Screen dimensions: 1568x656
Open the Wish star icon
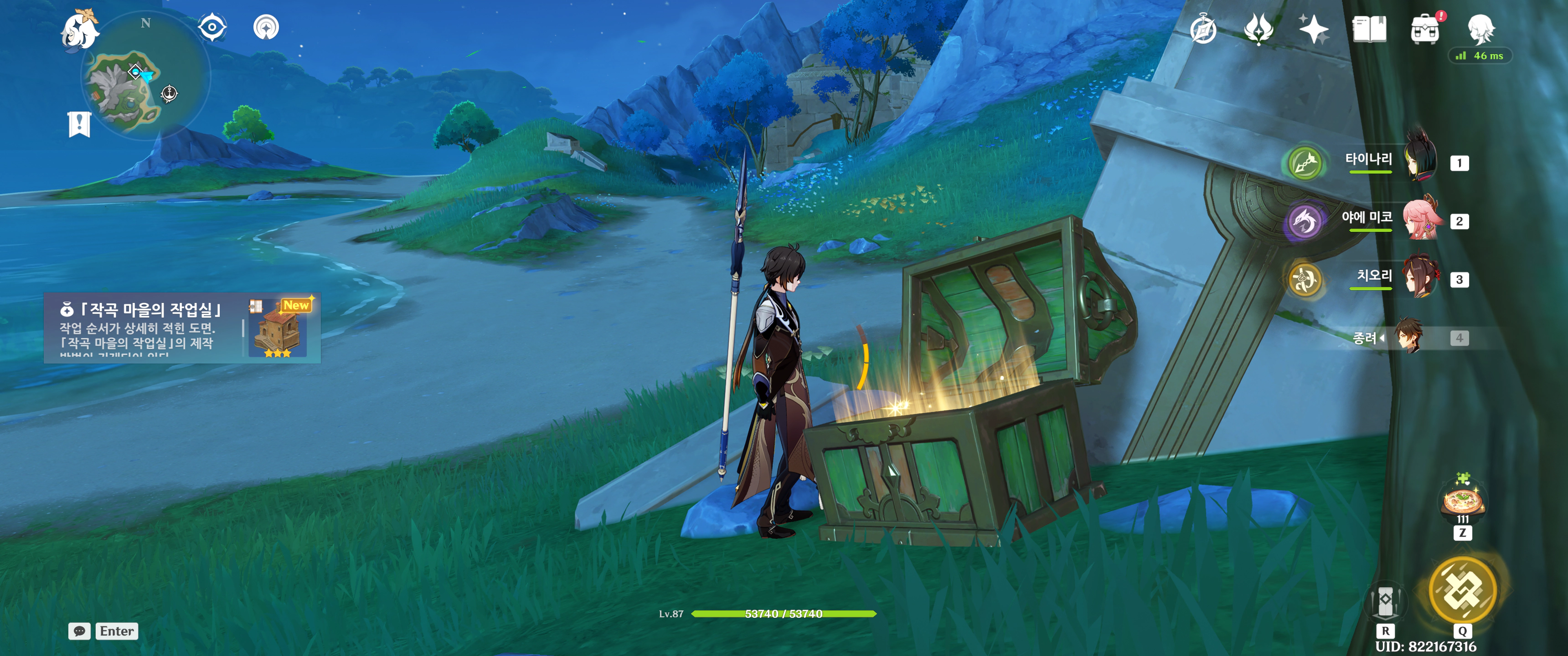pyautogui.click(x=1313, y=29)
